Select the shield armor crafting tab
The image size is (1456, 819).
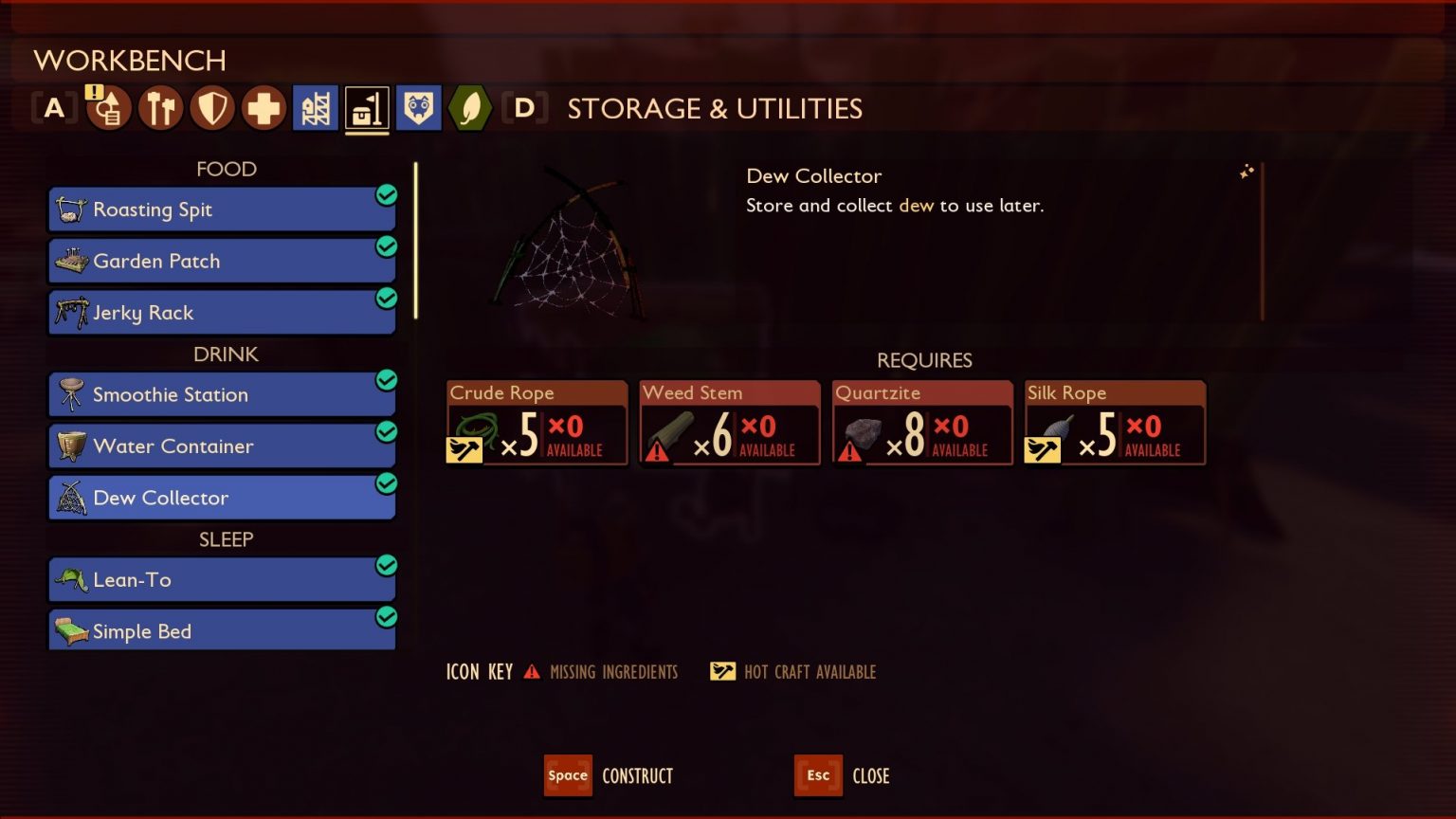coord(211,107)
